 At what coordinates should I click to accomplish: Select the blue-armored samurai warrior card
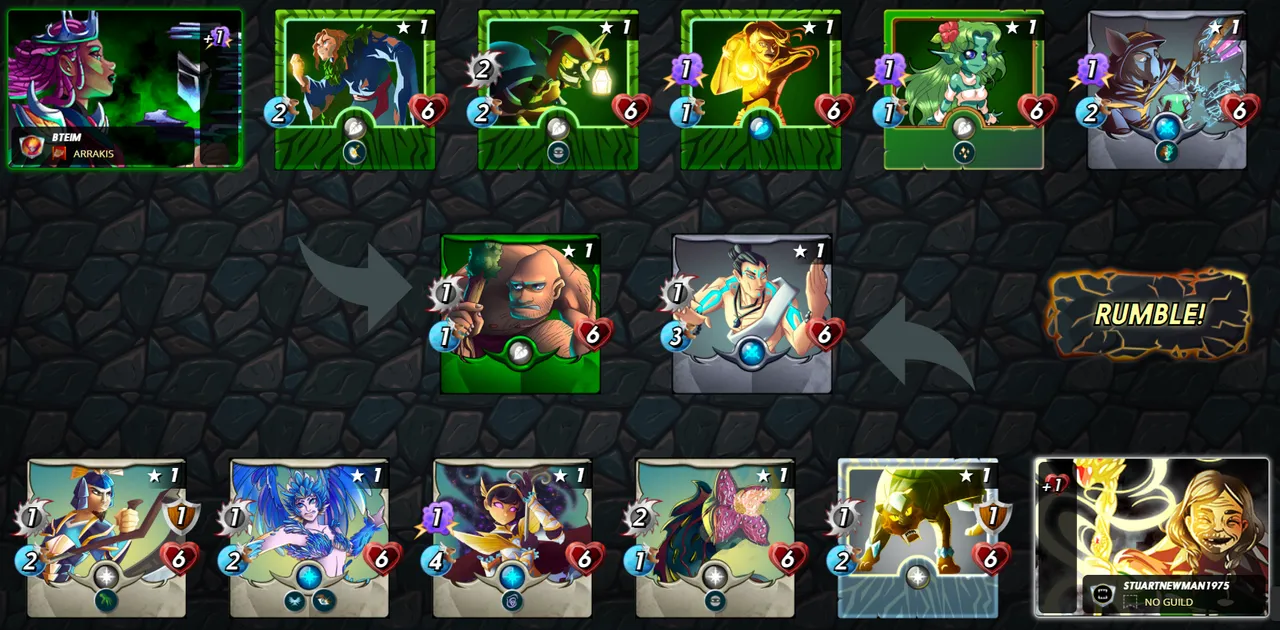point(106,536)
